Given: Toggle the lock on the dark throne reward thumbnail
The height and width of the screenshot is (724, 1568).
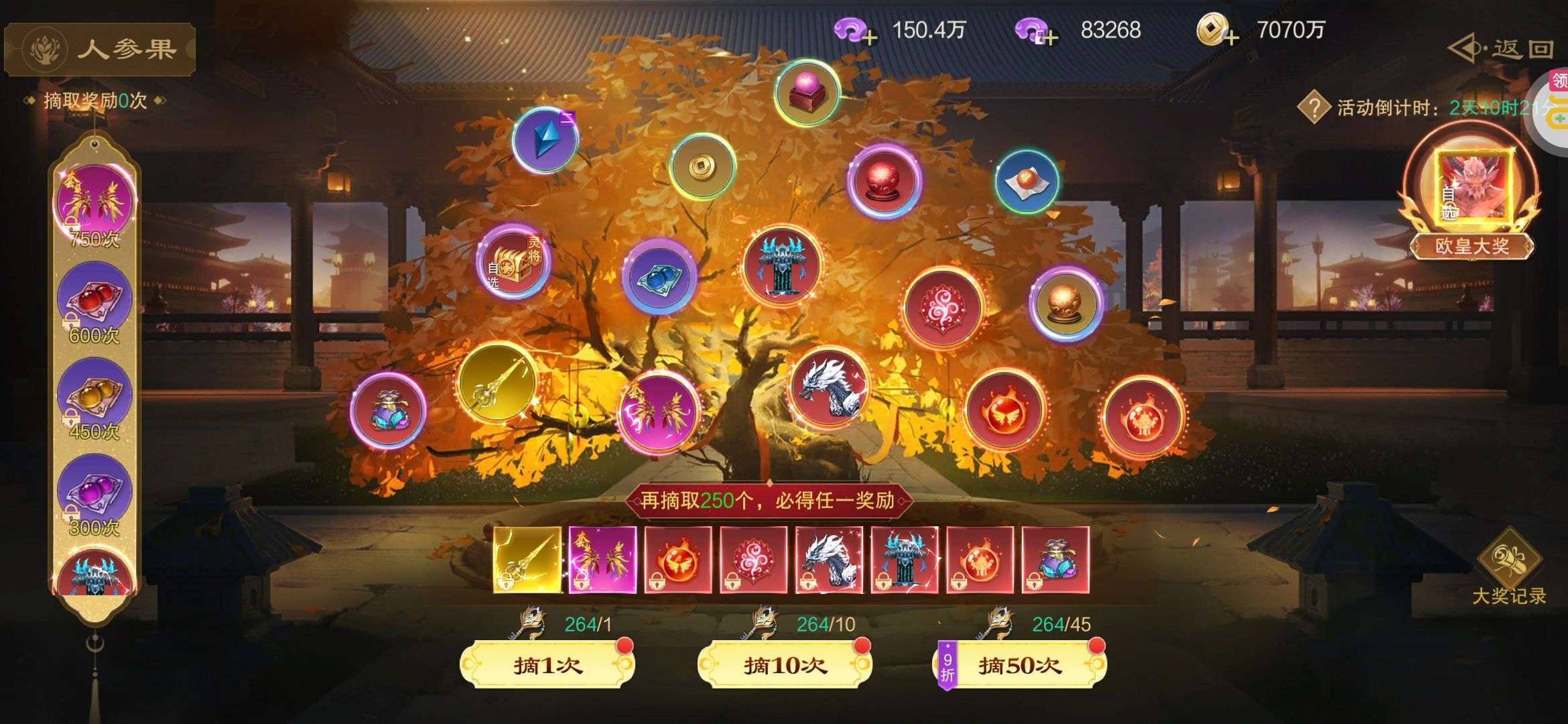Looking at the screenshot, I should pyautogui.click(x=885, y=581).
